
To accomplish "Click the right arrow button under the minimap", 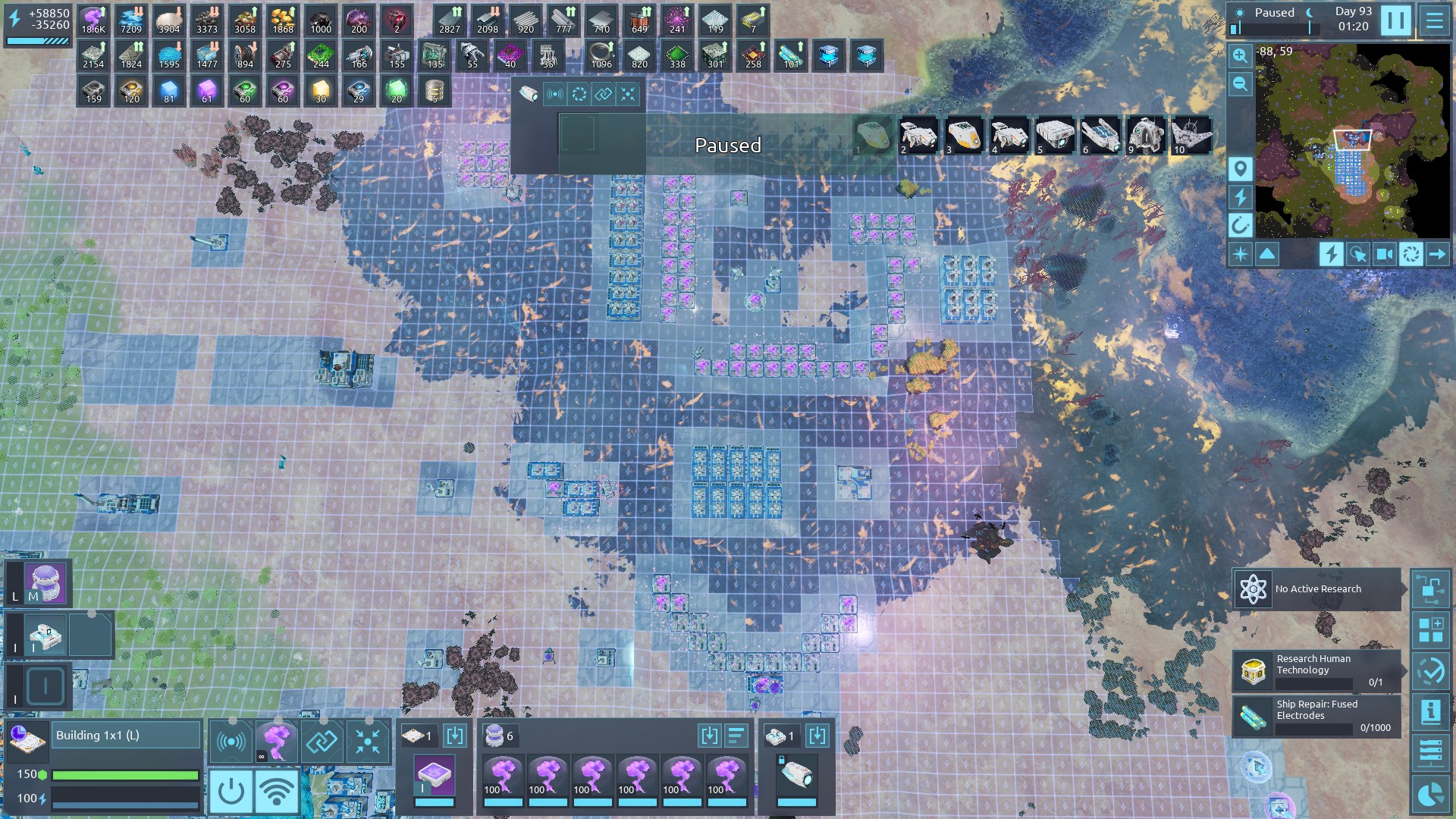I will [1437, 254].
